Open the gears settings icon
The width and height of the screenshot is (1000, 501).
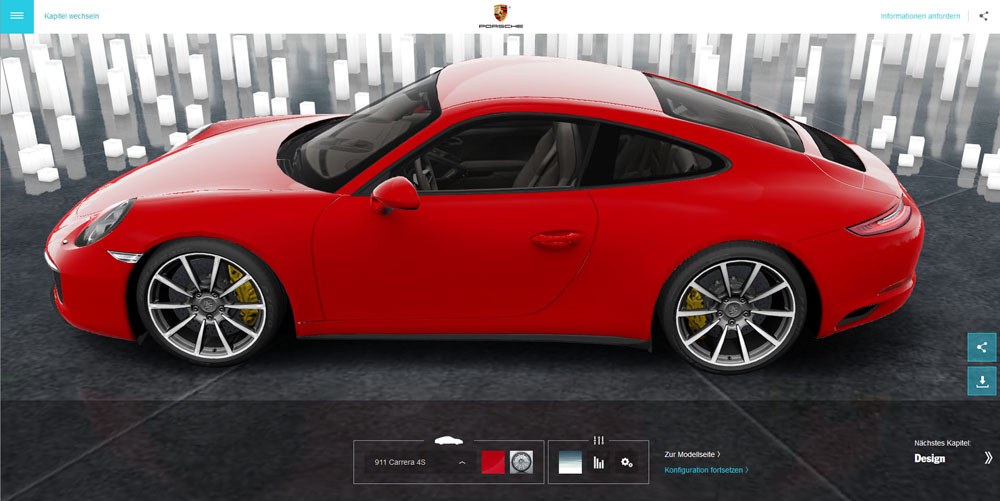(627, 462)
